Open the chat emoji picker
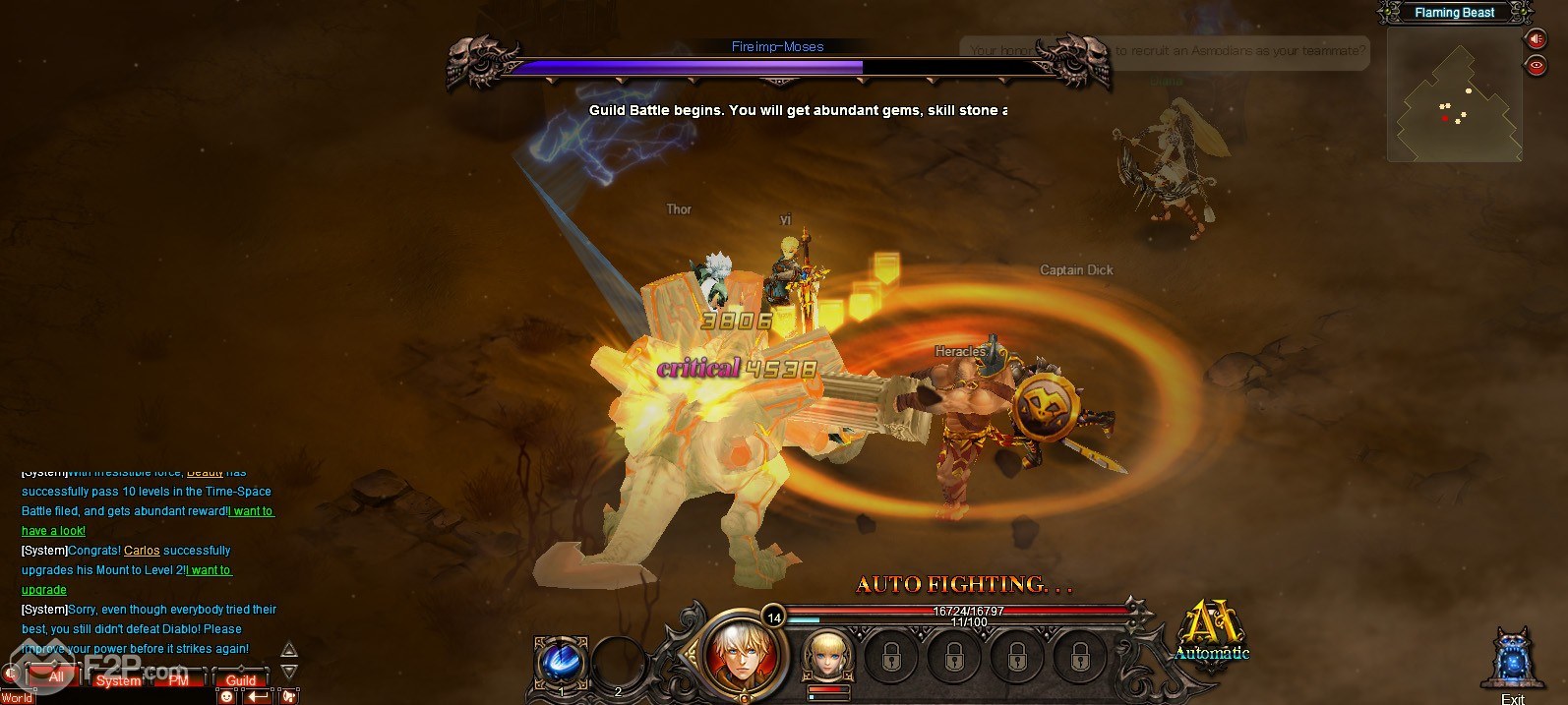Screen dimensions: 1568x705 (x=227, y=696)
